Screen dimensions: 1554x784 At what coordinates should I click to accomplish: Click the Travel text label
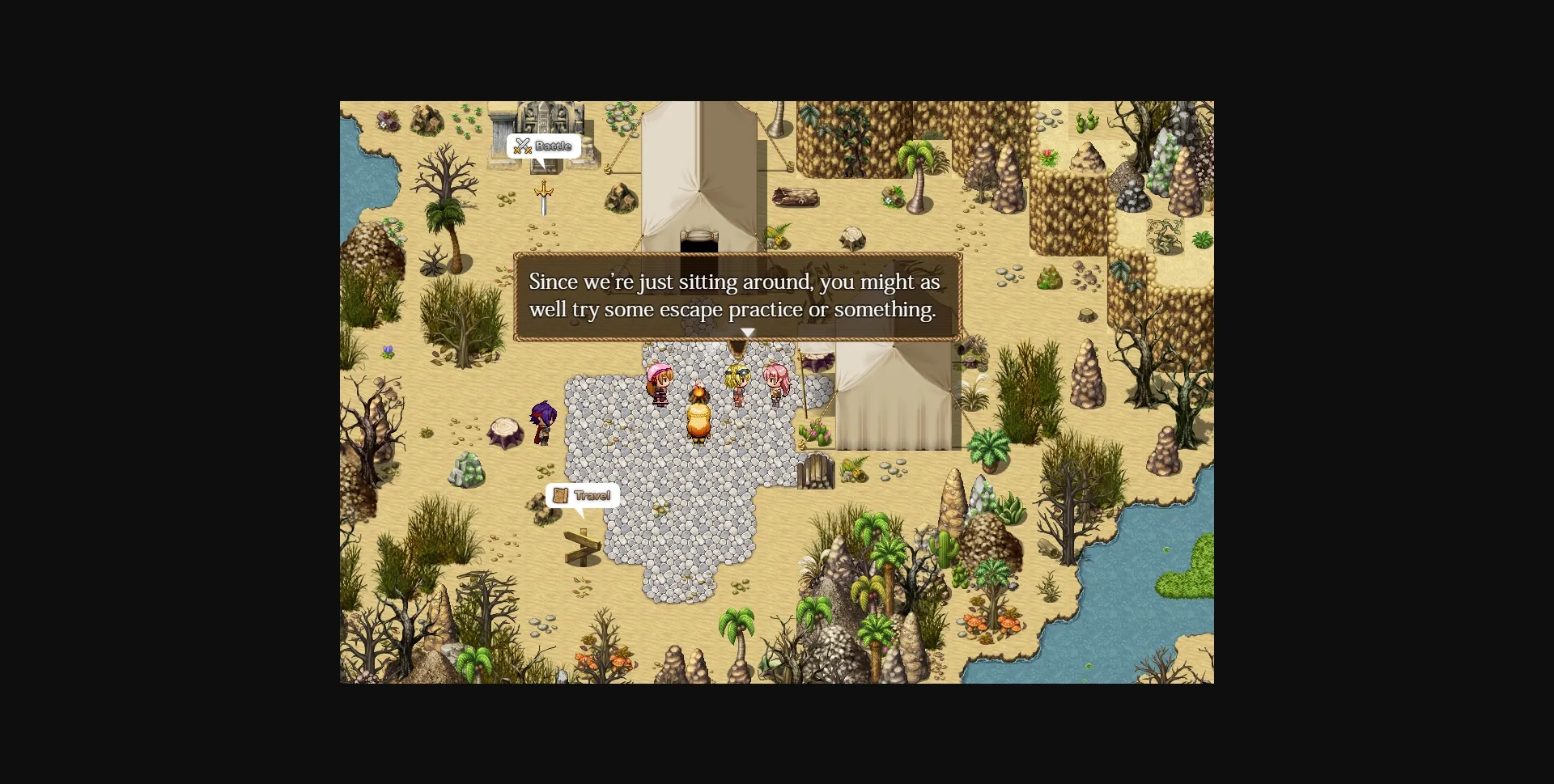click(592, 496)
